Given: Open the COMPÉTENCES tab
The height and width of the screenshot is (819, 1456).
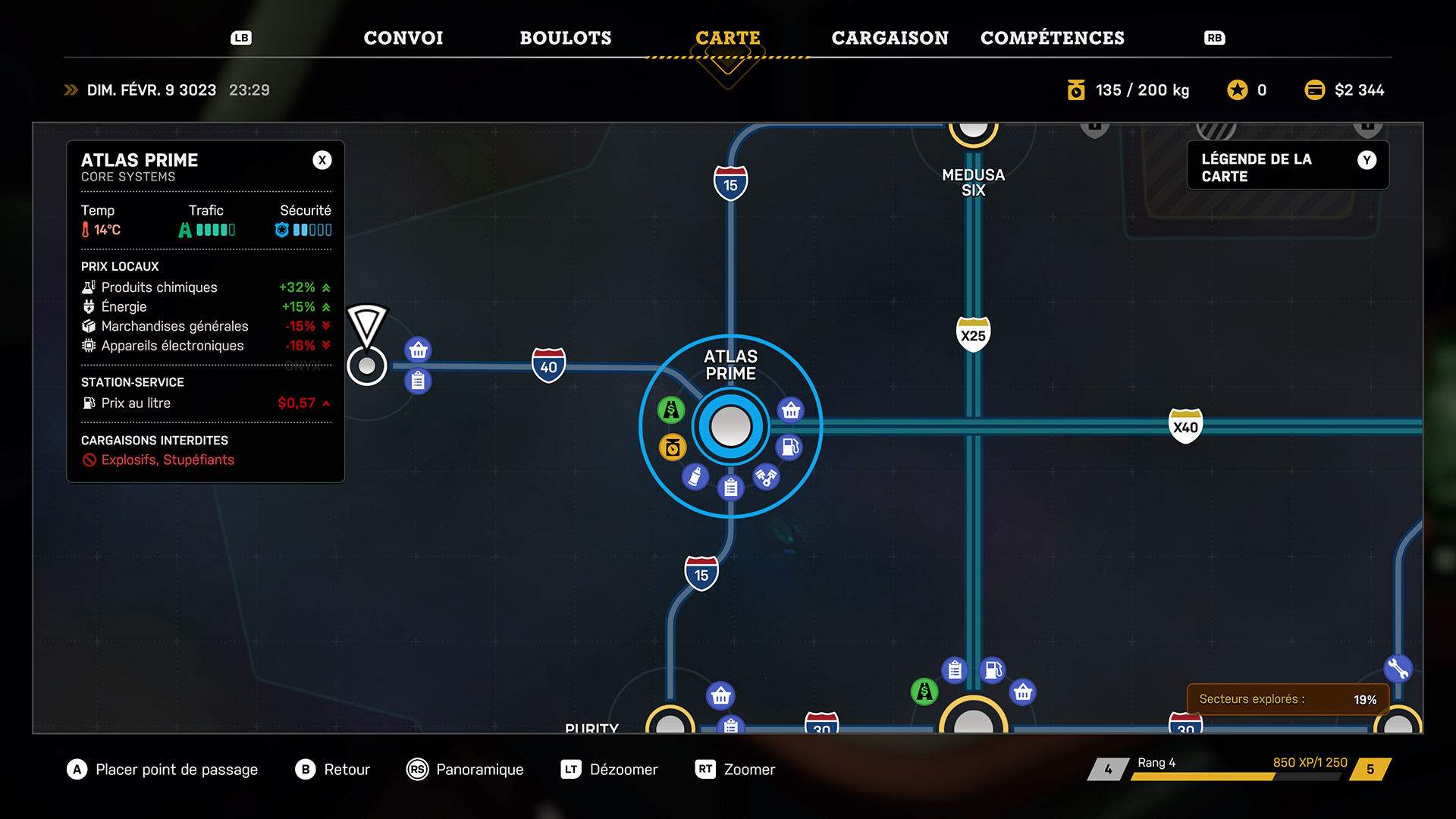Looking at the screenshot, I should [1052, 38].
